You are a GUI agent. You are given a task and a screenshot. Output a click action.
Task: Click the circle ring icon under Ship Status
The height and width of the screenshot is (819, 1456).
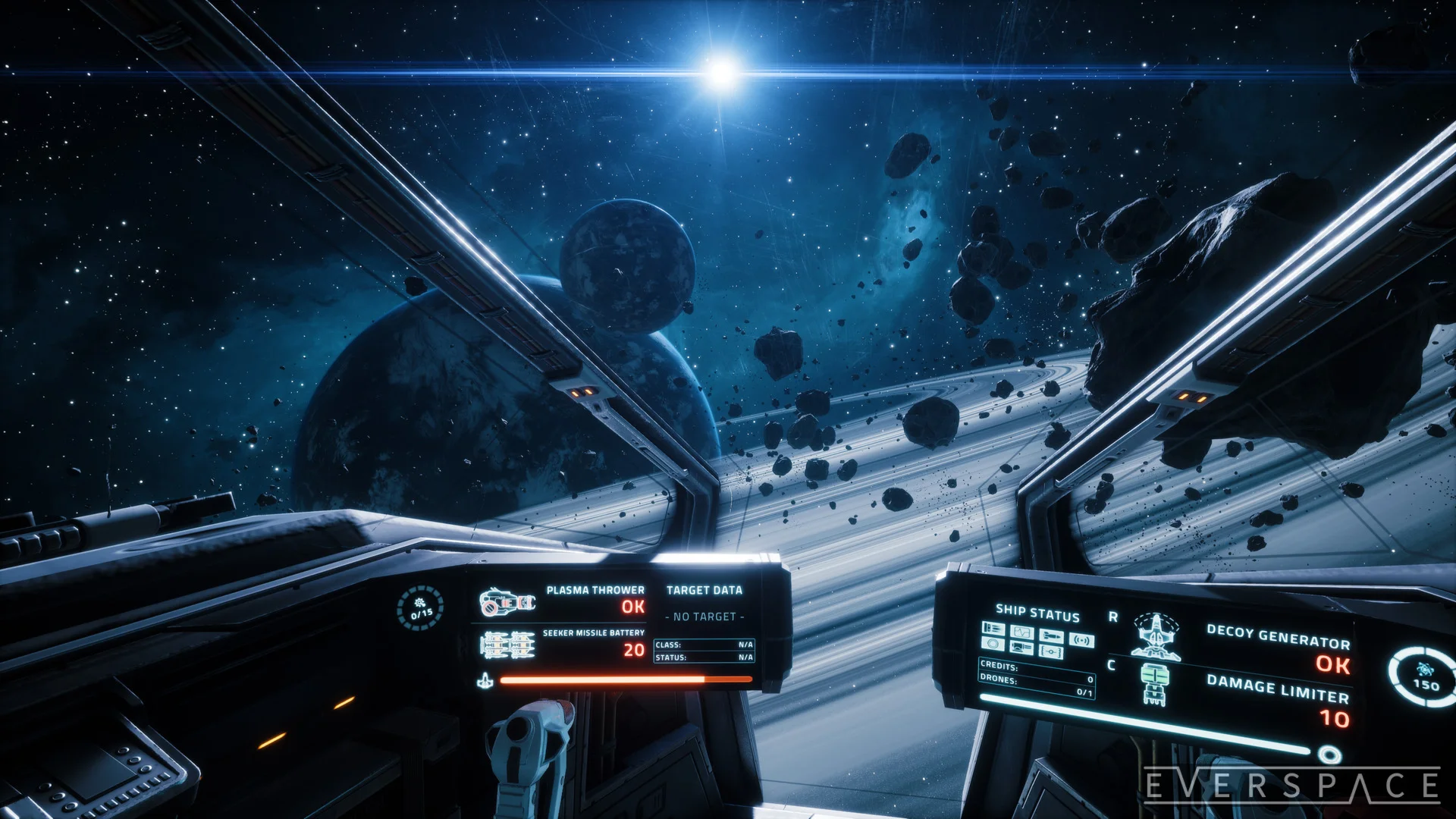[993, 644]
